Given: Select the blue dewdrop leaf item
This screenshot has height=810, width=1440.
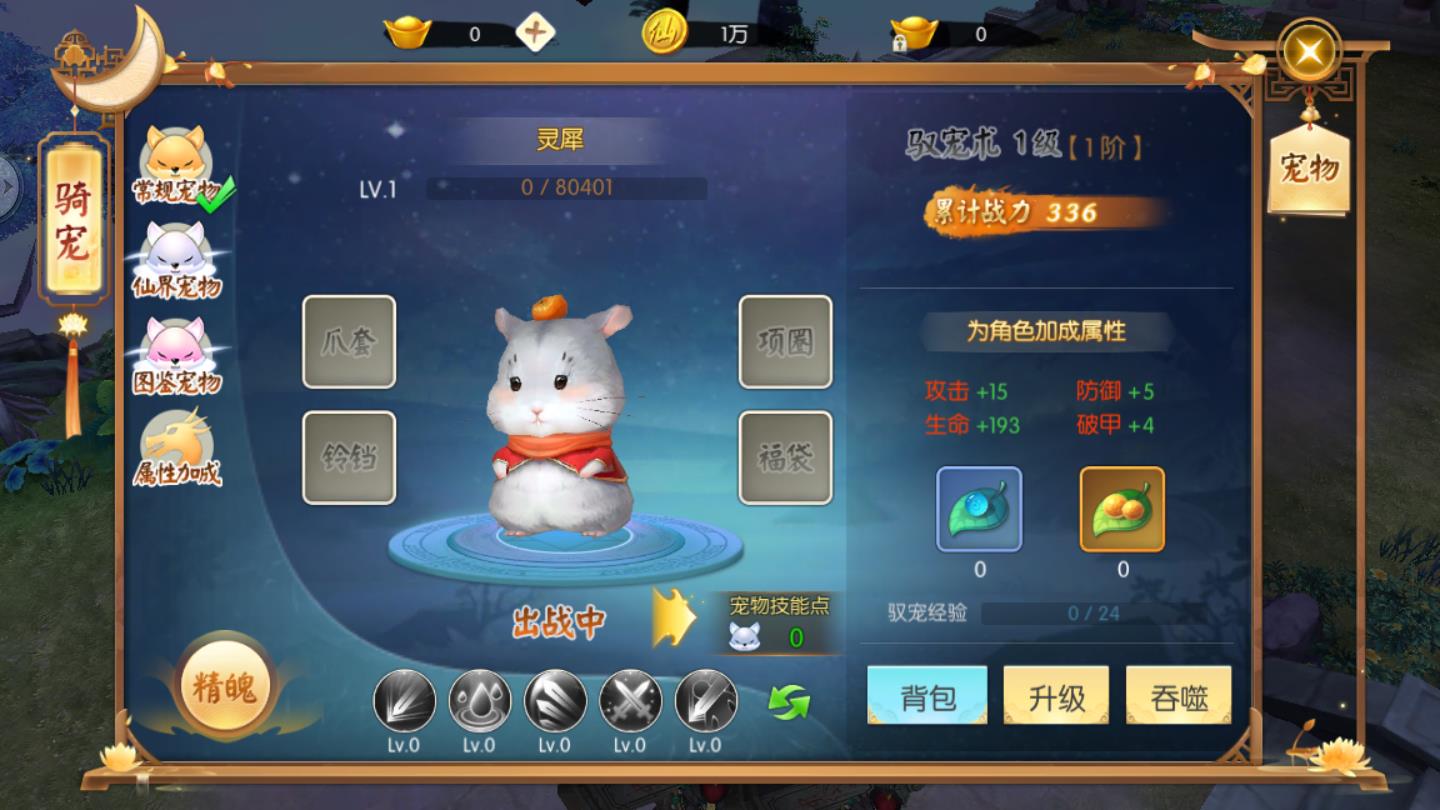Looking at the screenshot, I should coord(979,509).
